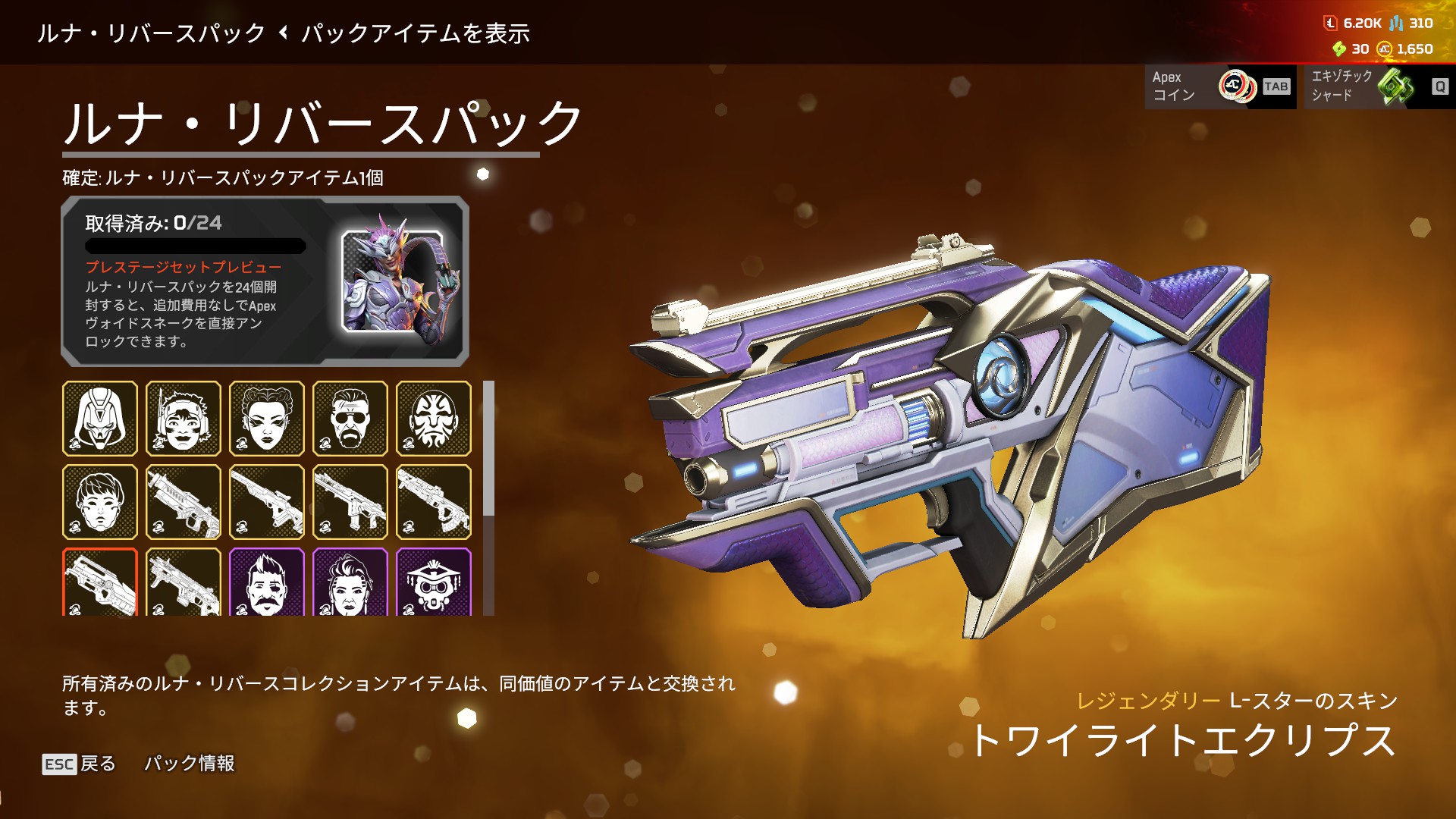The width and height of the screenshot is (1456, 819).
Task: Choose エキゾチックシャード as purchase currency
Action: click(x=1375, y=86)
